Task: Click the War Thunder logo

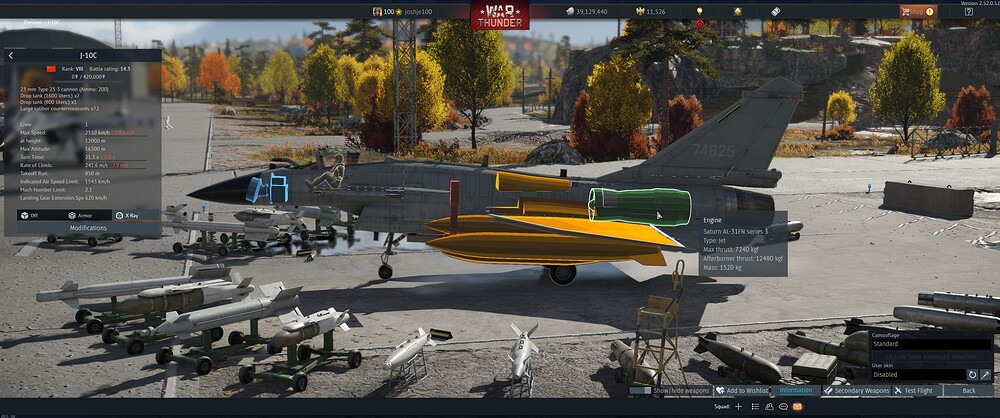Action: coord(500,14)
